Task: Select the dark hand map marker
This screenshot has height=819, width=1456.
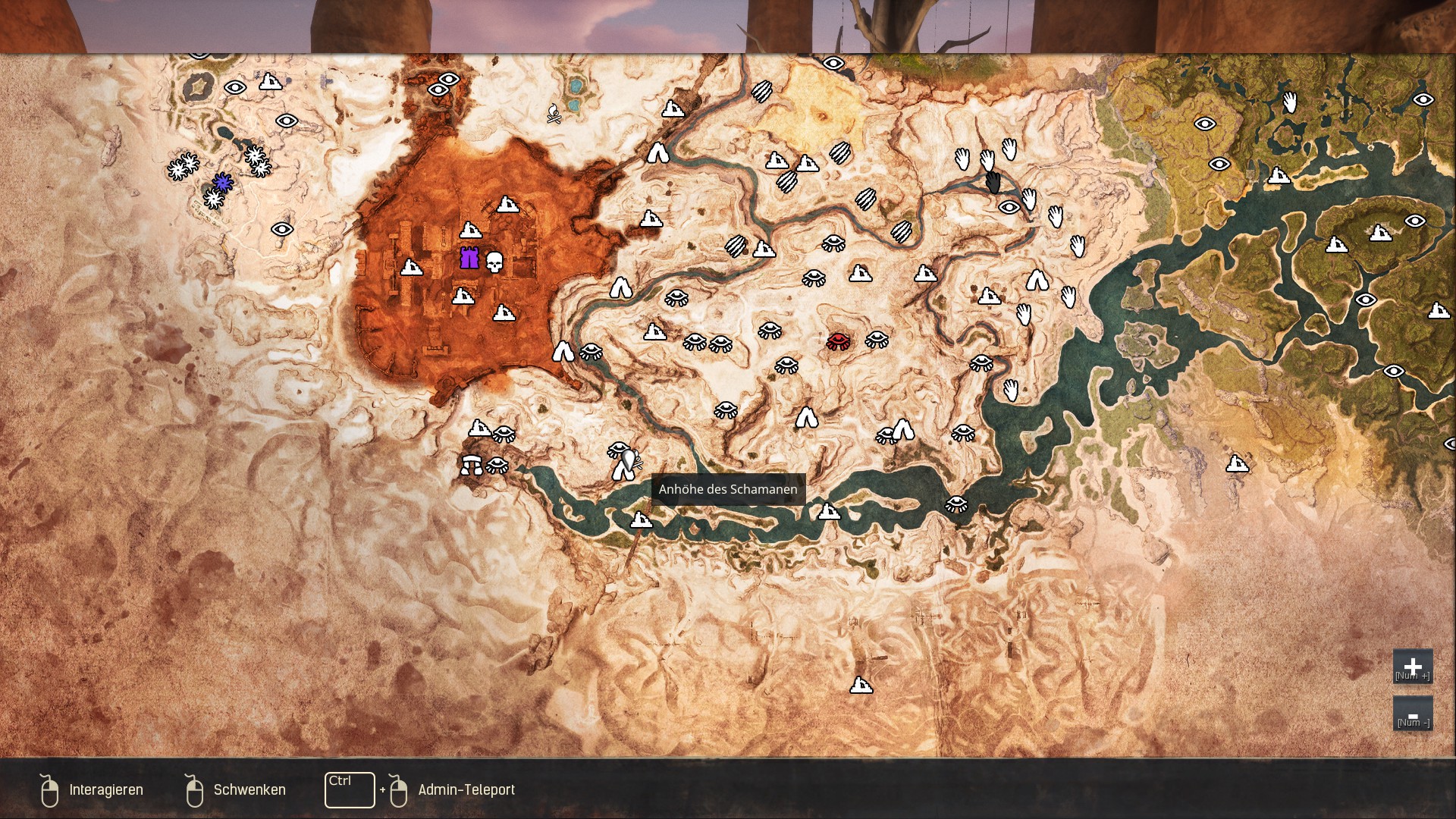Action: (993, 182)
